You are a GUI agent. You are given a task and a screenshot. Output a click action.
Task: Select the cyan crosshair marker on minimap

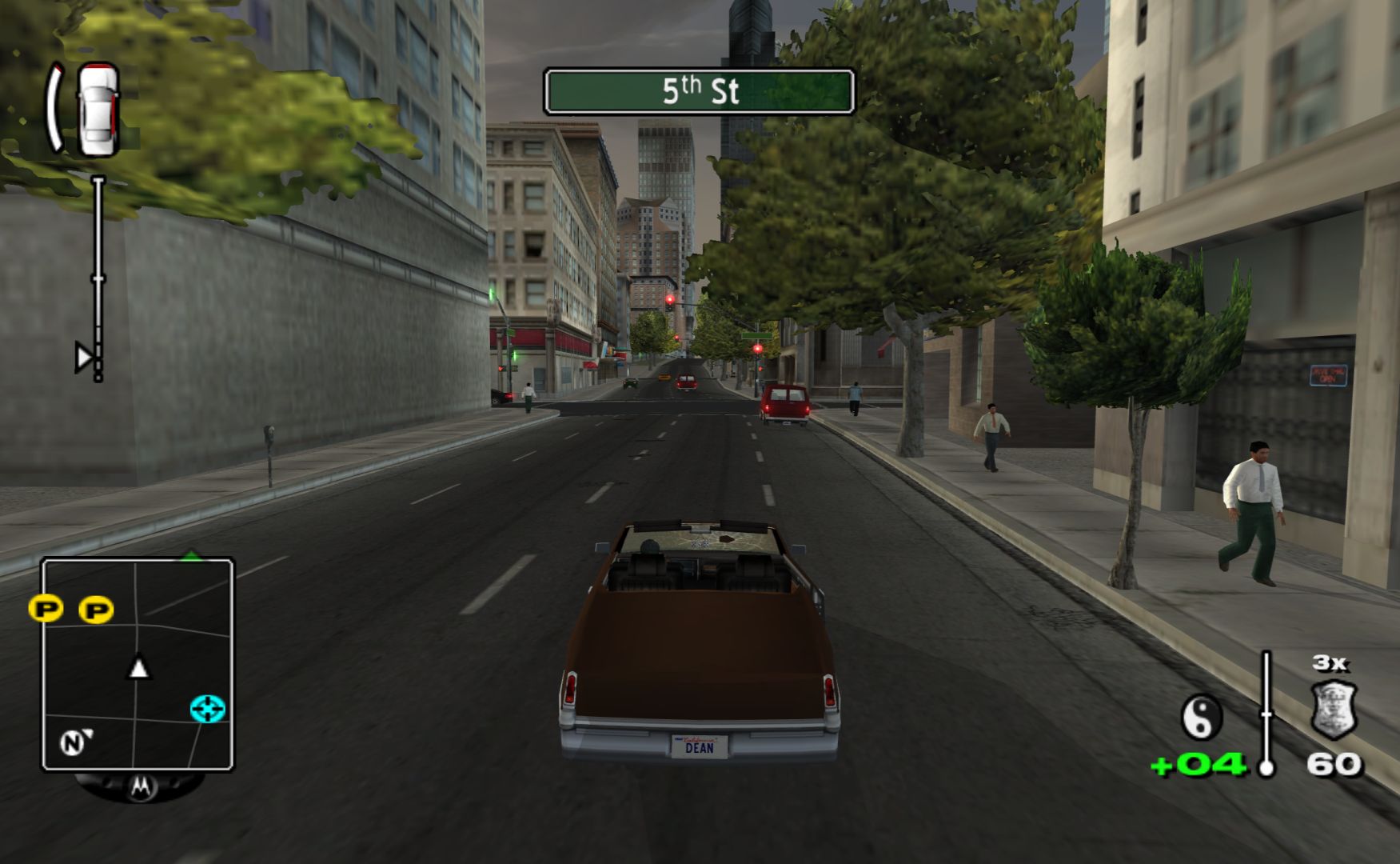[208, 709]
